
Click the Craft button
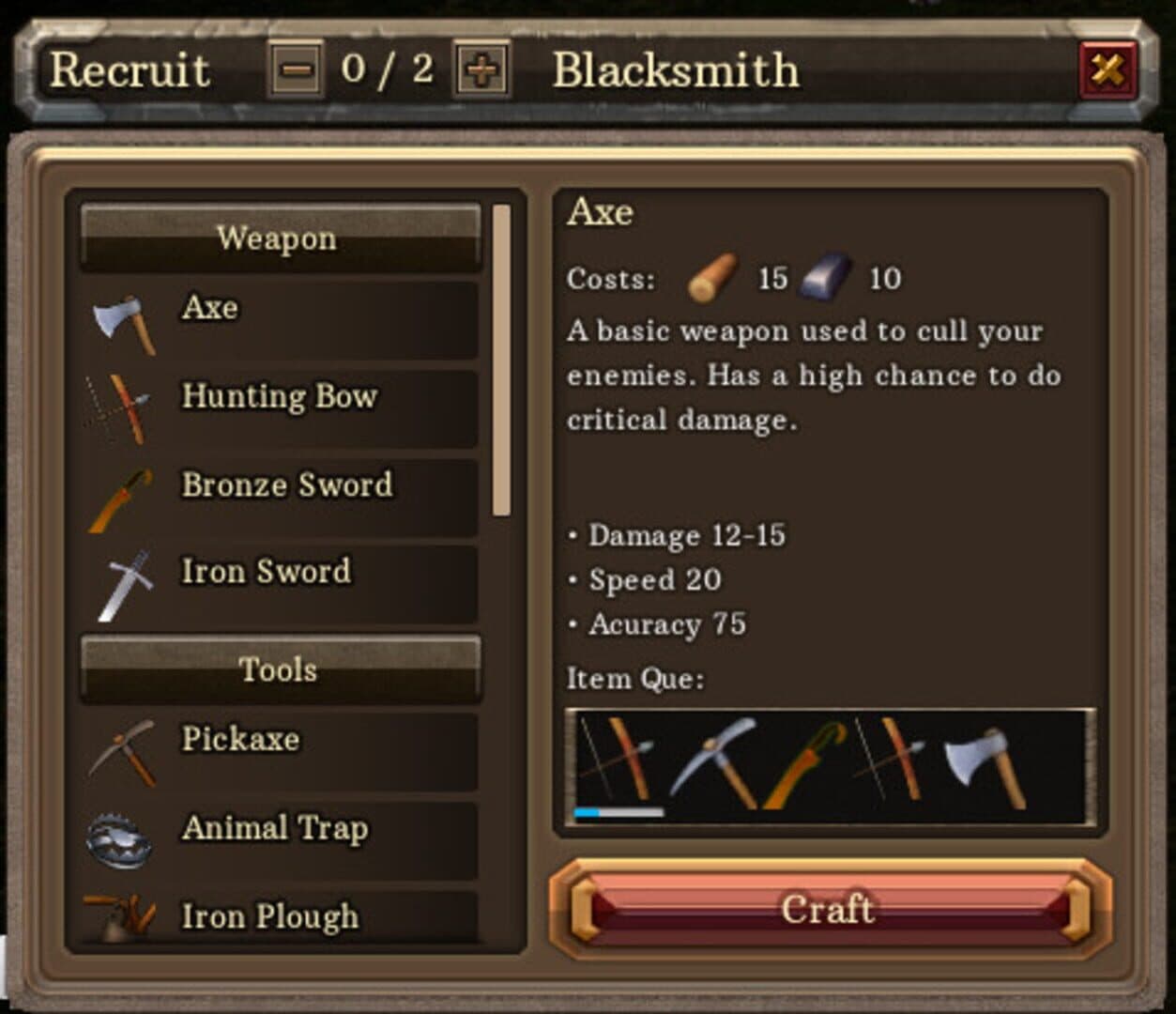830,909
